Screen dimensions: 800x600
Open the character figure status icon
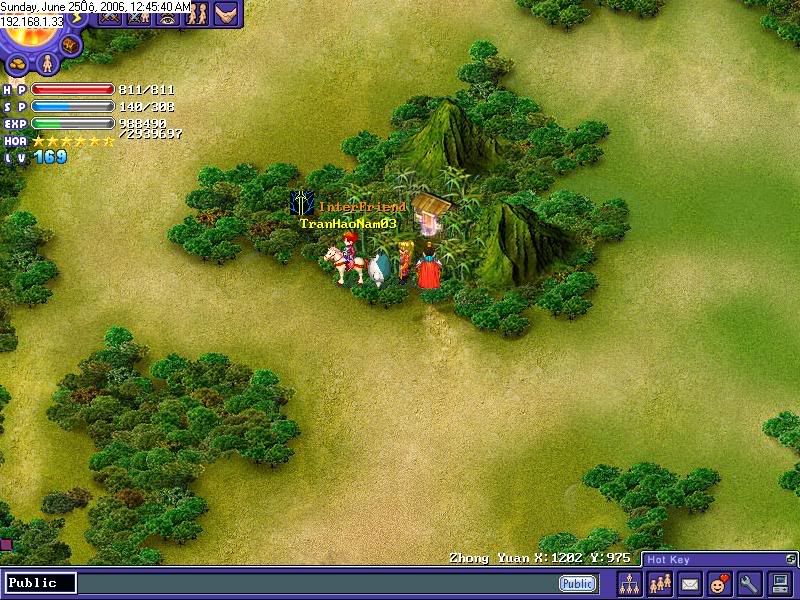pos(45,63)
